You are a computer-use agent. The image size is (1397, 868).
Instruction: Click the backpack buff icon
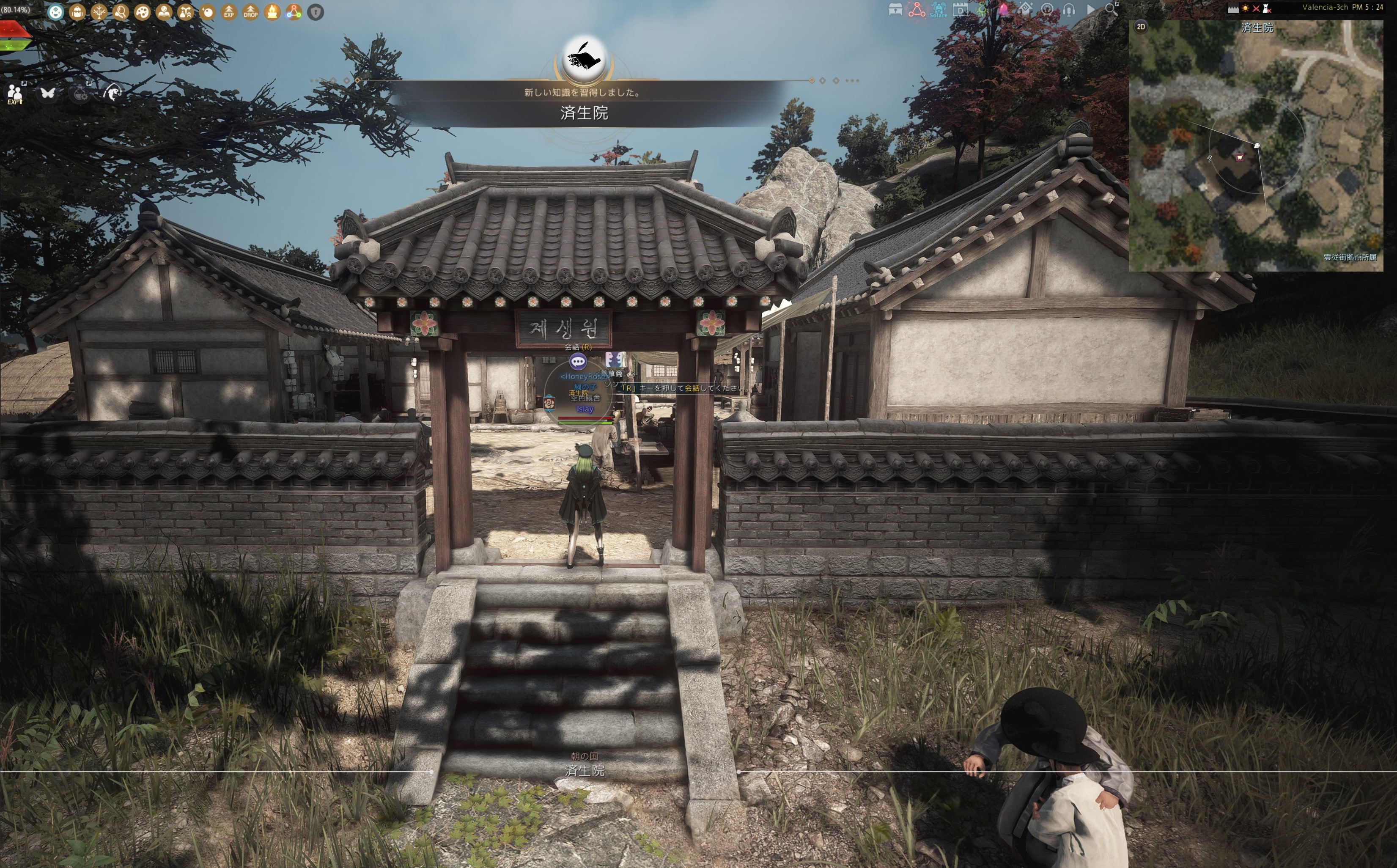point(77,12)
